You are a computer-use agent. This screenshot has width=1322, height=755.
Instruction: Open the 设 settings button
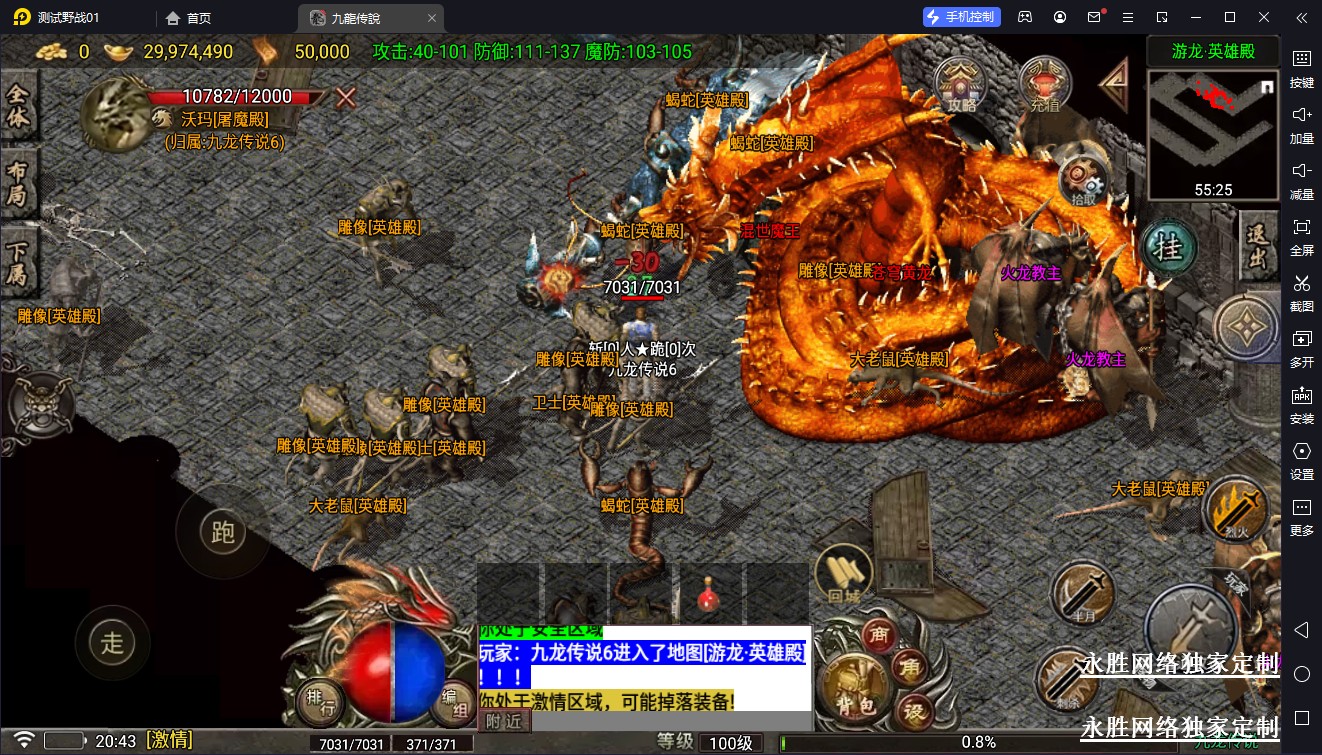[913, 711]
